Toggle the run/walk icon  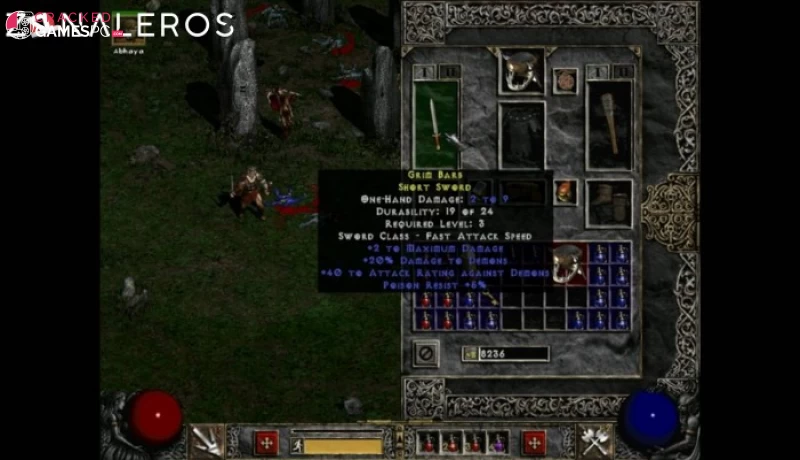(296, 443)
